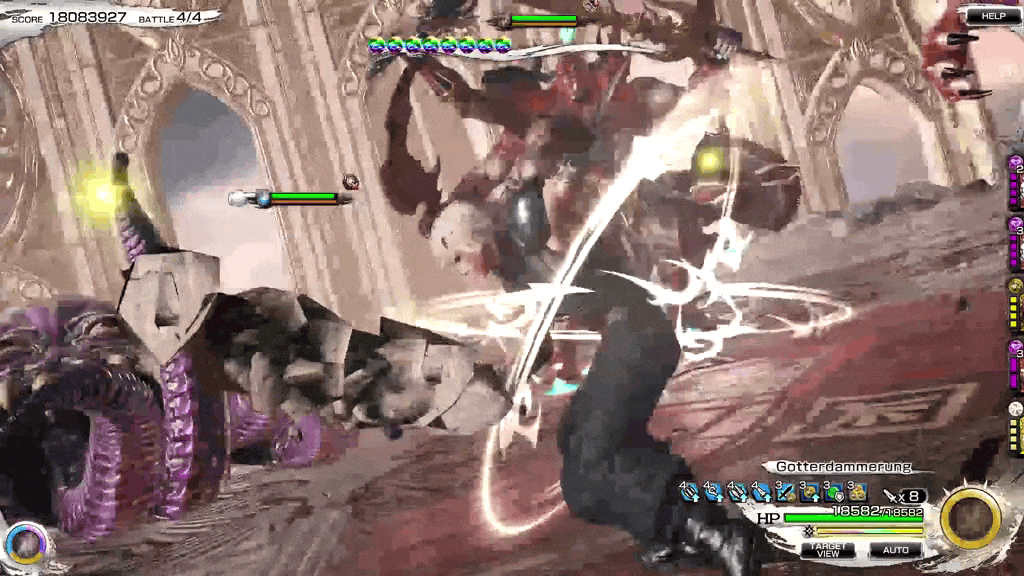Inspect the sword buff status icon
Viewport: 1024px width, 576px height.
[x=785, y=493]
